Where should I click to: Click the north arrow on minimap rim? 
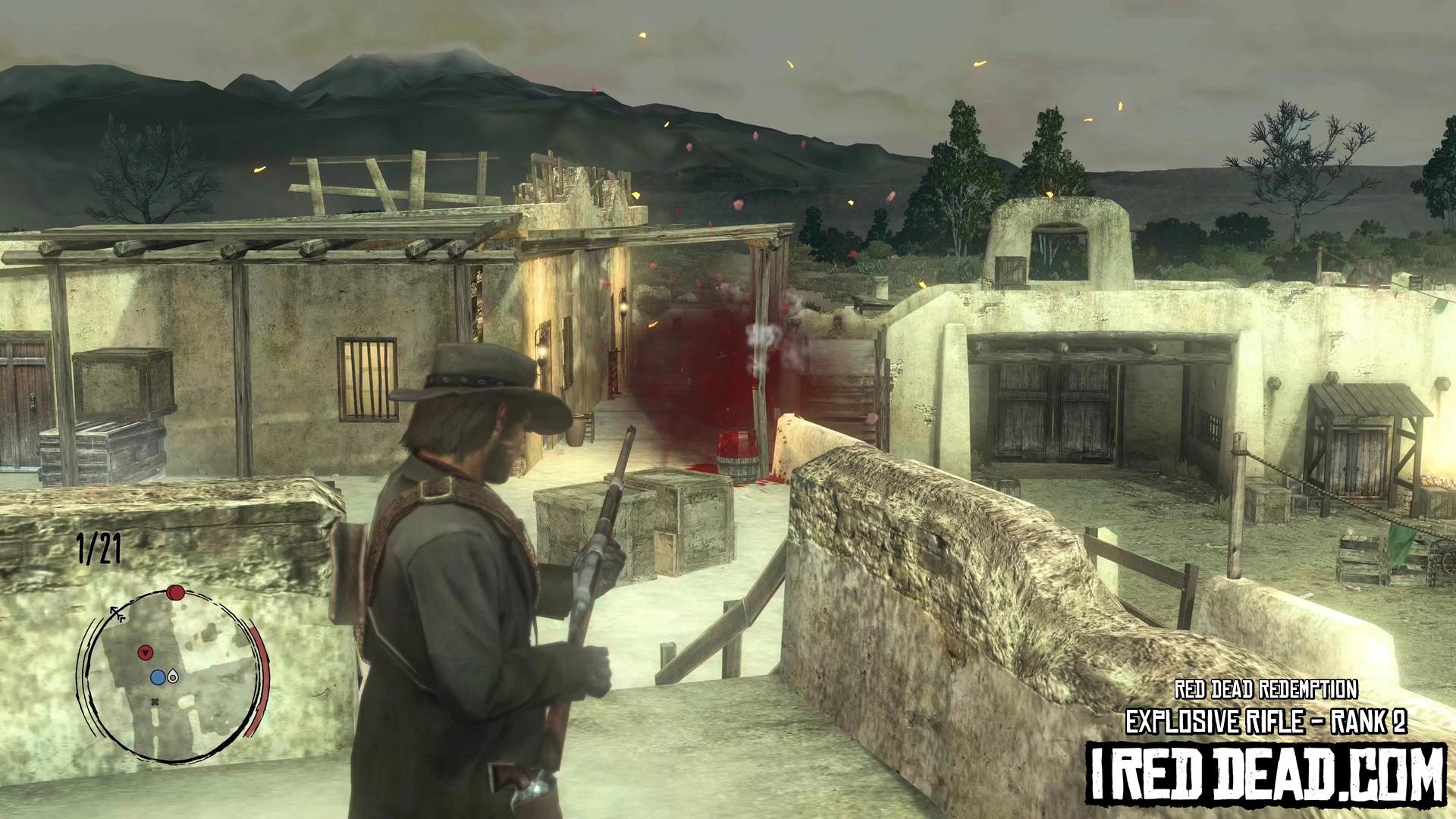pos(118,613)
